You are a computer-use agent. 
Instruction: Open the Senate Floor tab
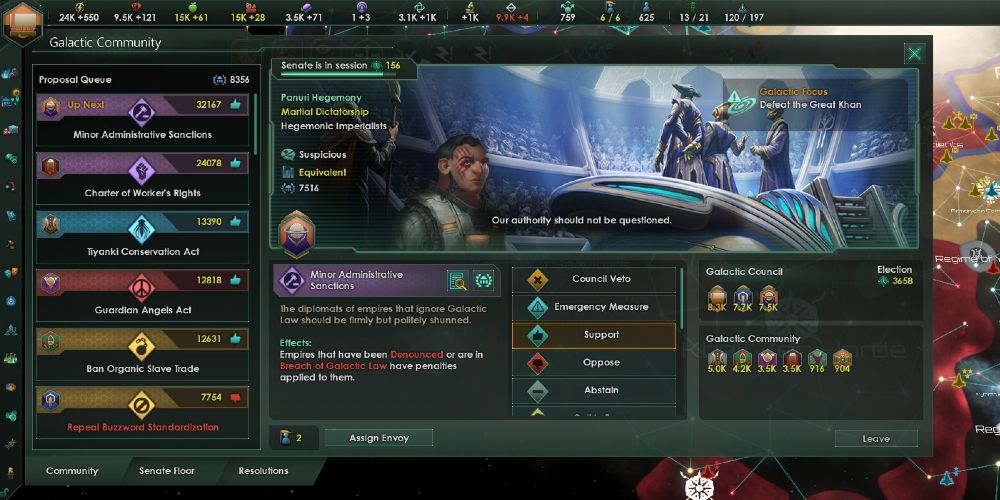point(167,471)
